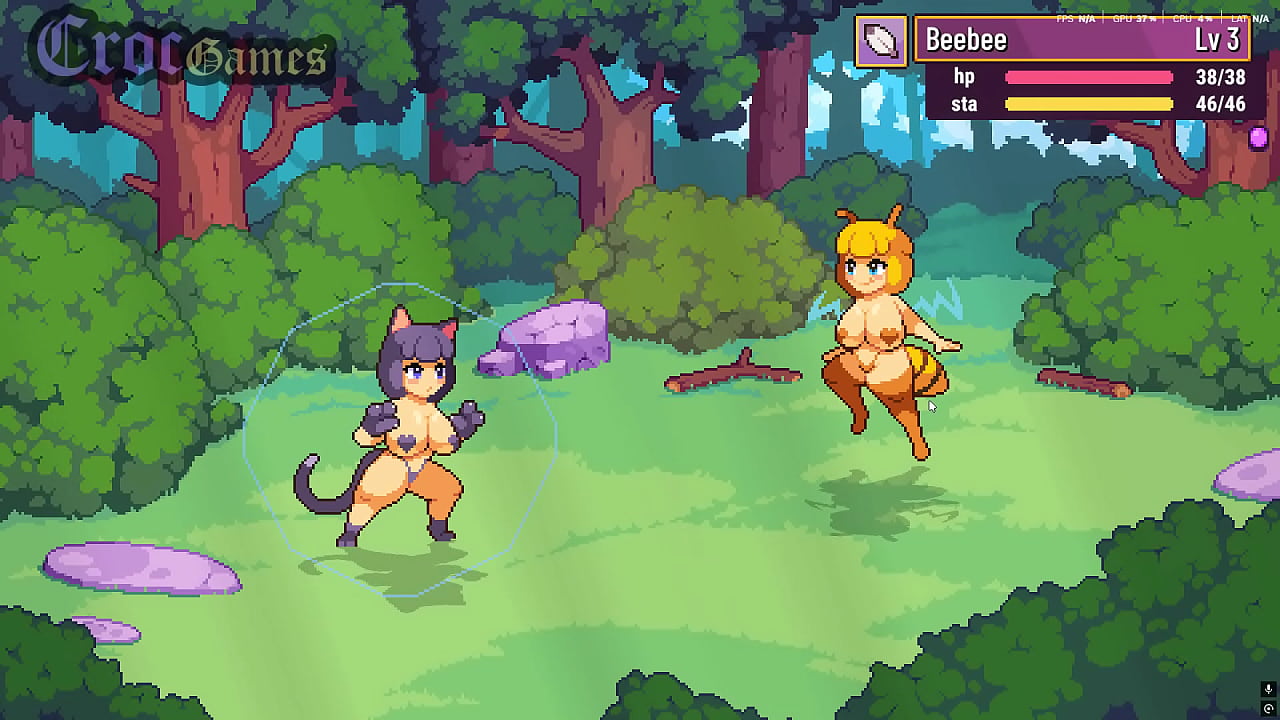Viewport: 1280px width, 720px height.
Task: Select the Beebee Lv 3 name panel
Action: pos(1082,40)
